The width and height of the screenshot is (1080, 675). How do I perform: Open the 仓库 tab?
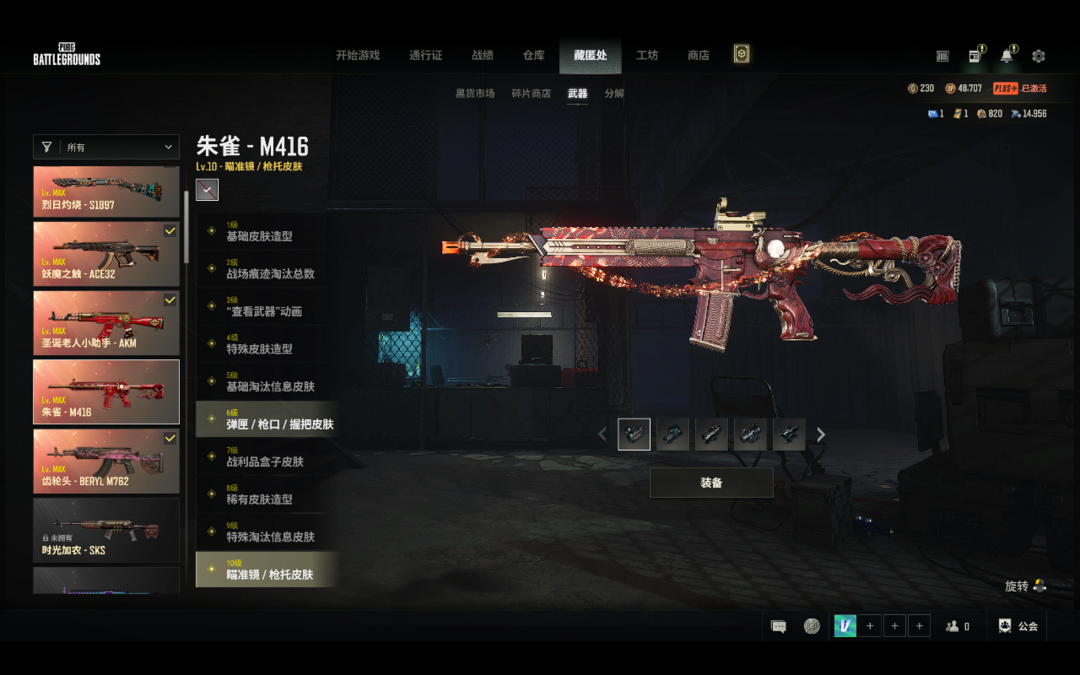[534, 55]
